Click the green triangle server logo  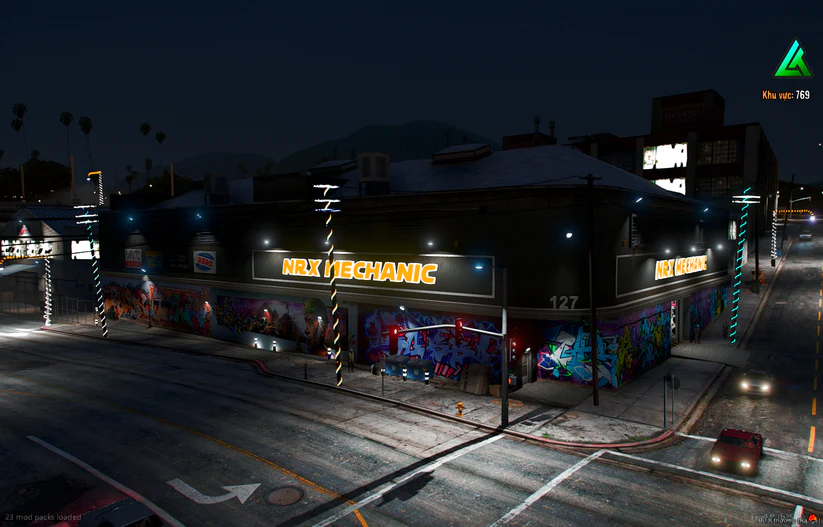click(x=792, y=61)
